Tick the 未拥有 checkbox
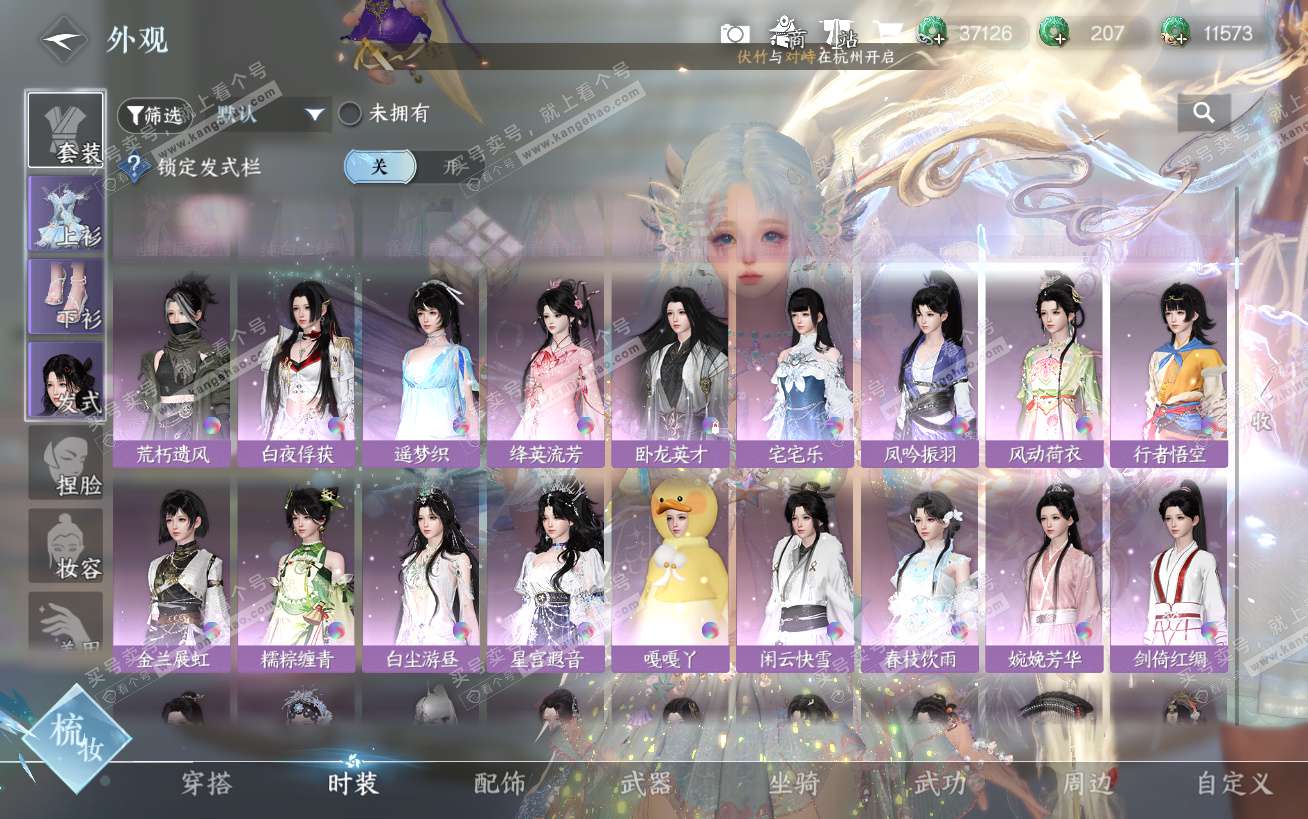The width and height of the screenshot is (1308, 819). point(350,114)
